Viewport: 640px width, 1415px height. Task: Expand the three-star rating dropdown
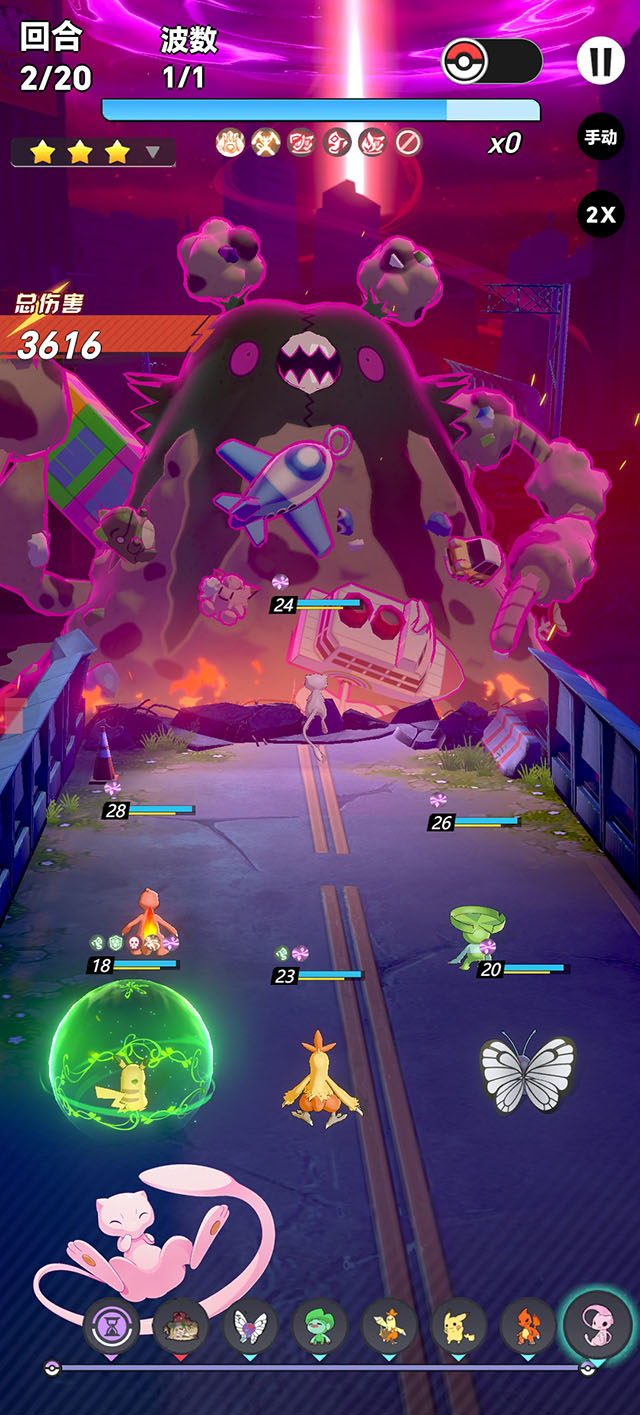(x=153, y=152)
